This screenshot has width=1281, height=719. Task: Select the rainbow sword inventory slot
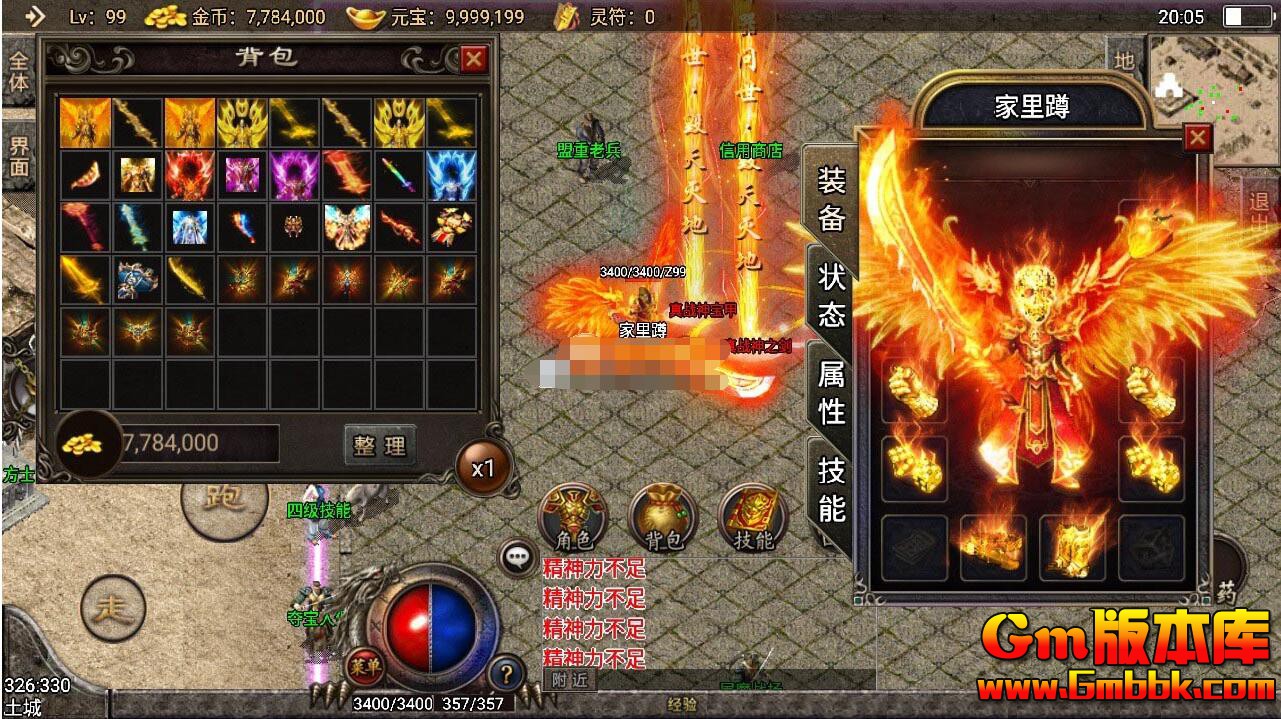pyautogui.click(x=400, y=176)
